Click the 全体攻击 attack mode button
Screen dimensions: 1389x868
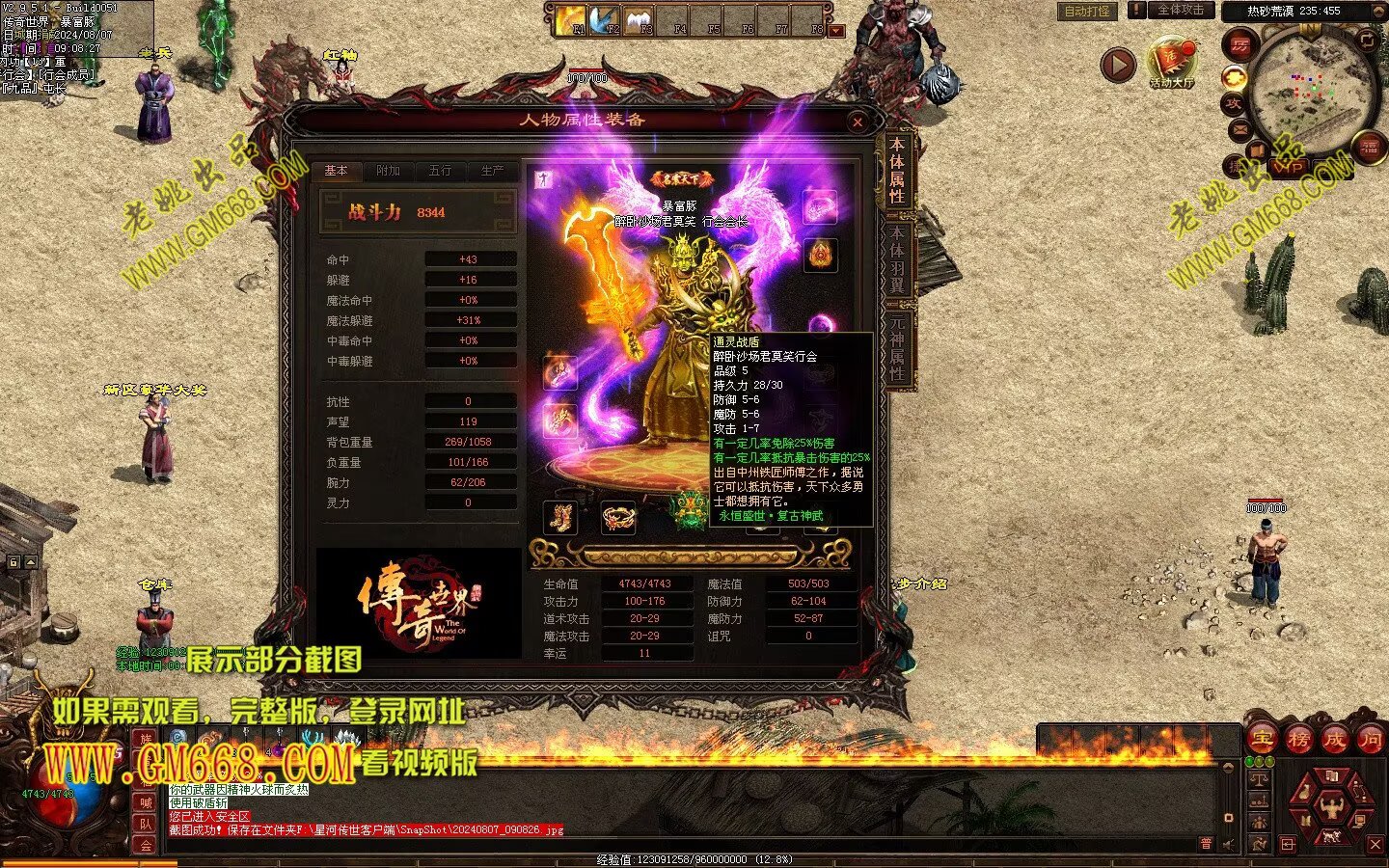coord(1179,11)
